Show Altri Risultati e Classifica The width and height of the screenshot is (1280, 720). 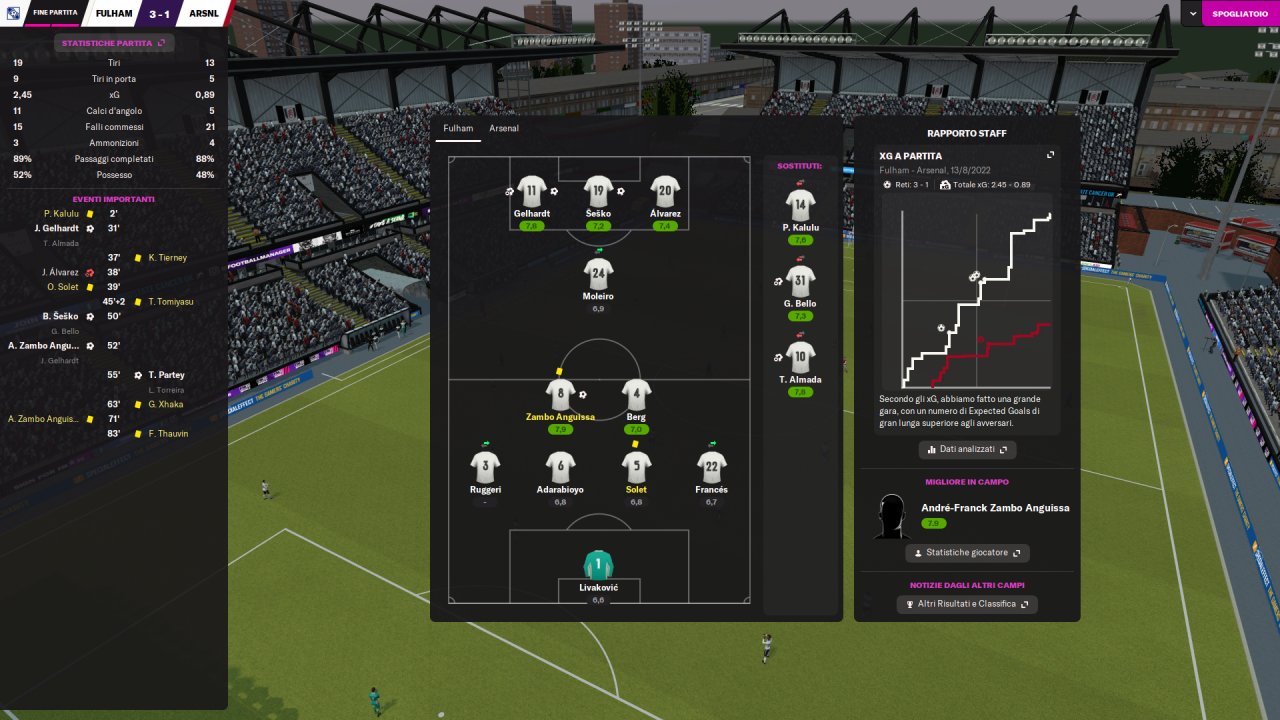pyautogui.click(x=967, y=604)
